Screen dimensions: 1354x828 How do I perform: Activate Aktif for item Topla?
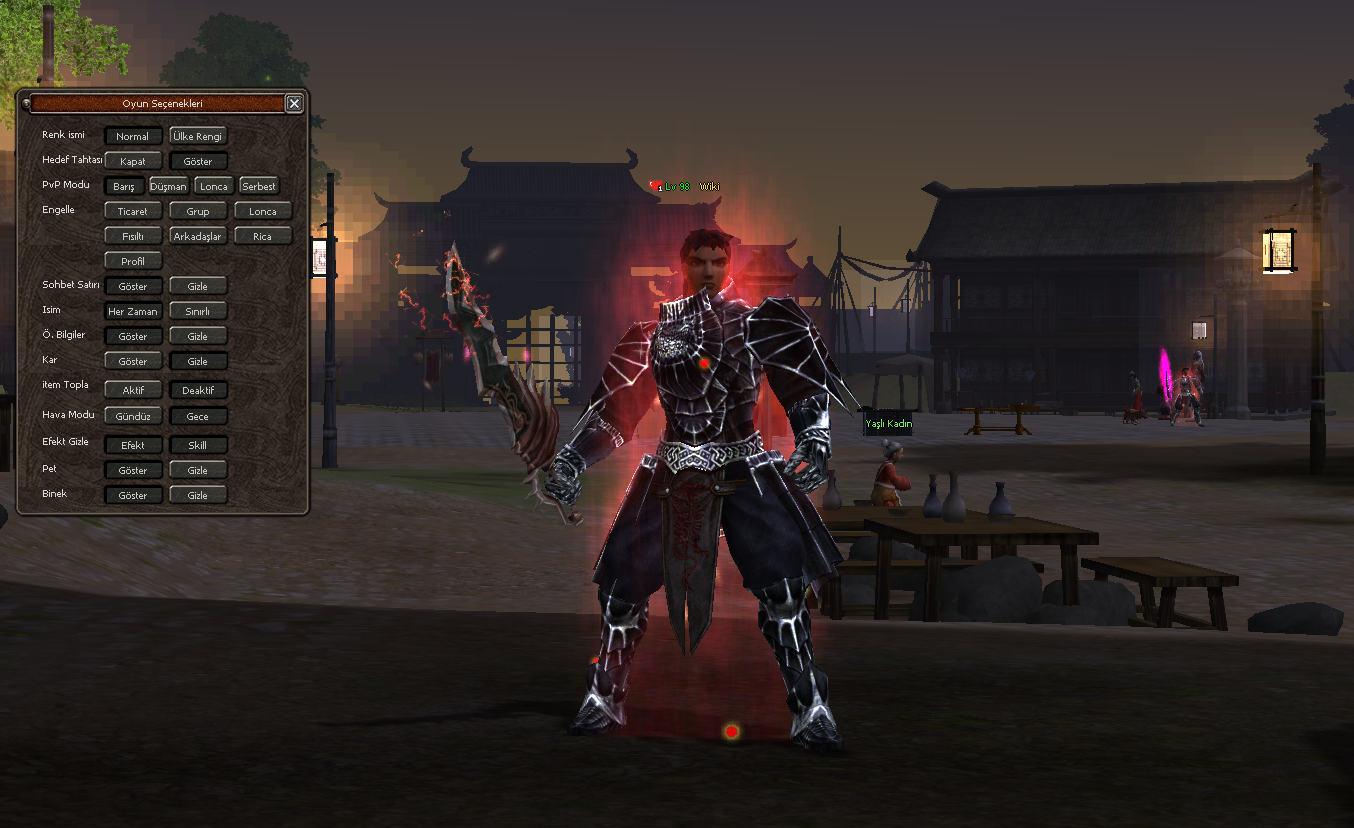pyautogui.click(x=133, y=390)
